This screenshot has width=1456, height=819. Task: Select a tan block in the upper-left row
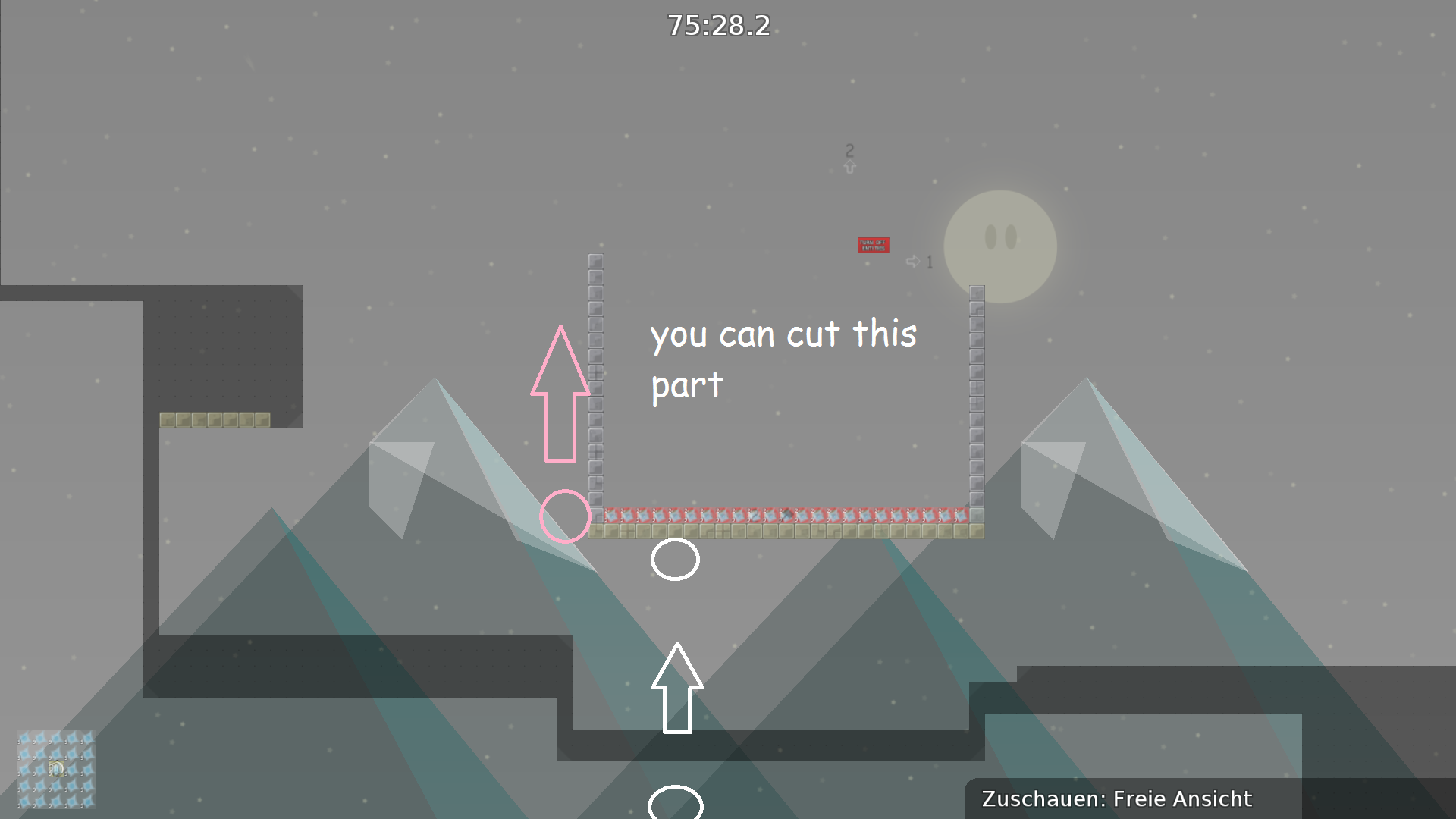pos(216,419)
